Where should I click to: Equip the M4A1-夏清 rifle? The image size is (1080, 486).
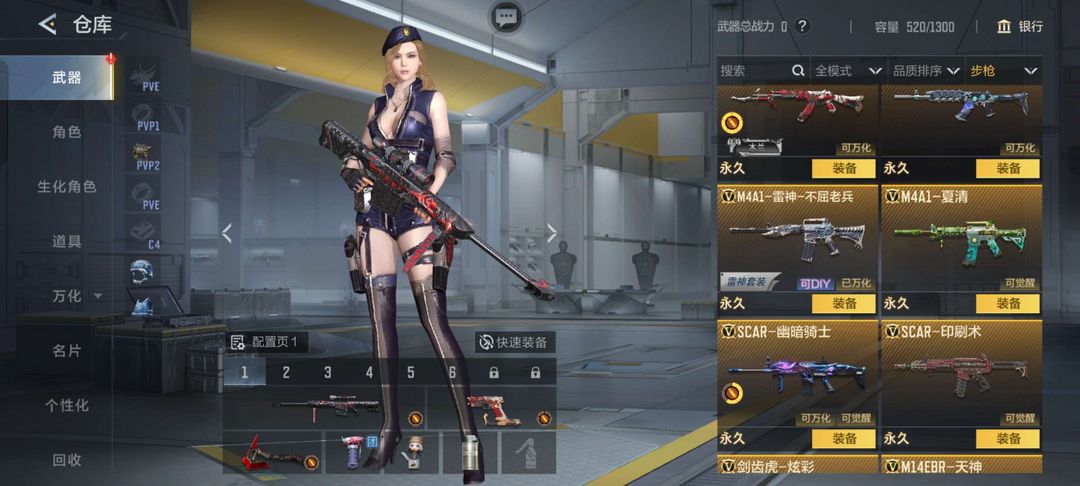click(x=1007, y=303)
